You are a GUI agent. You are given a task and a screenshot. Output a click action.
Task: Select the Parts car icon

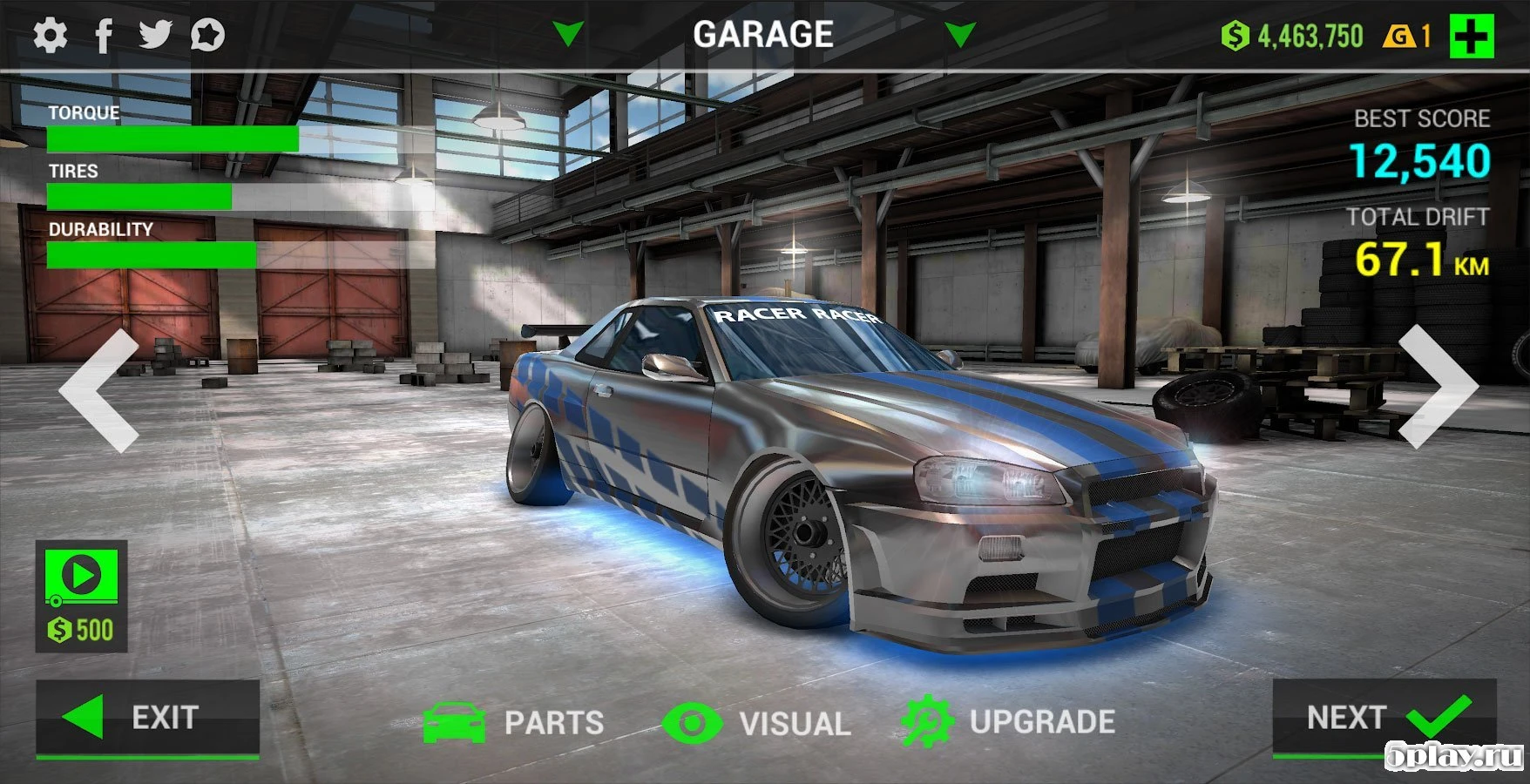(456, 721)
